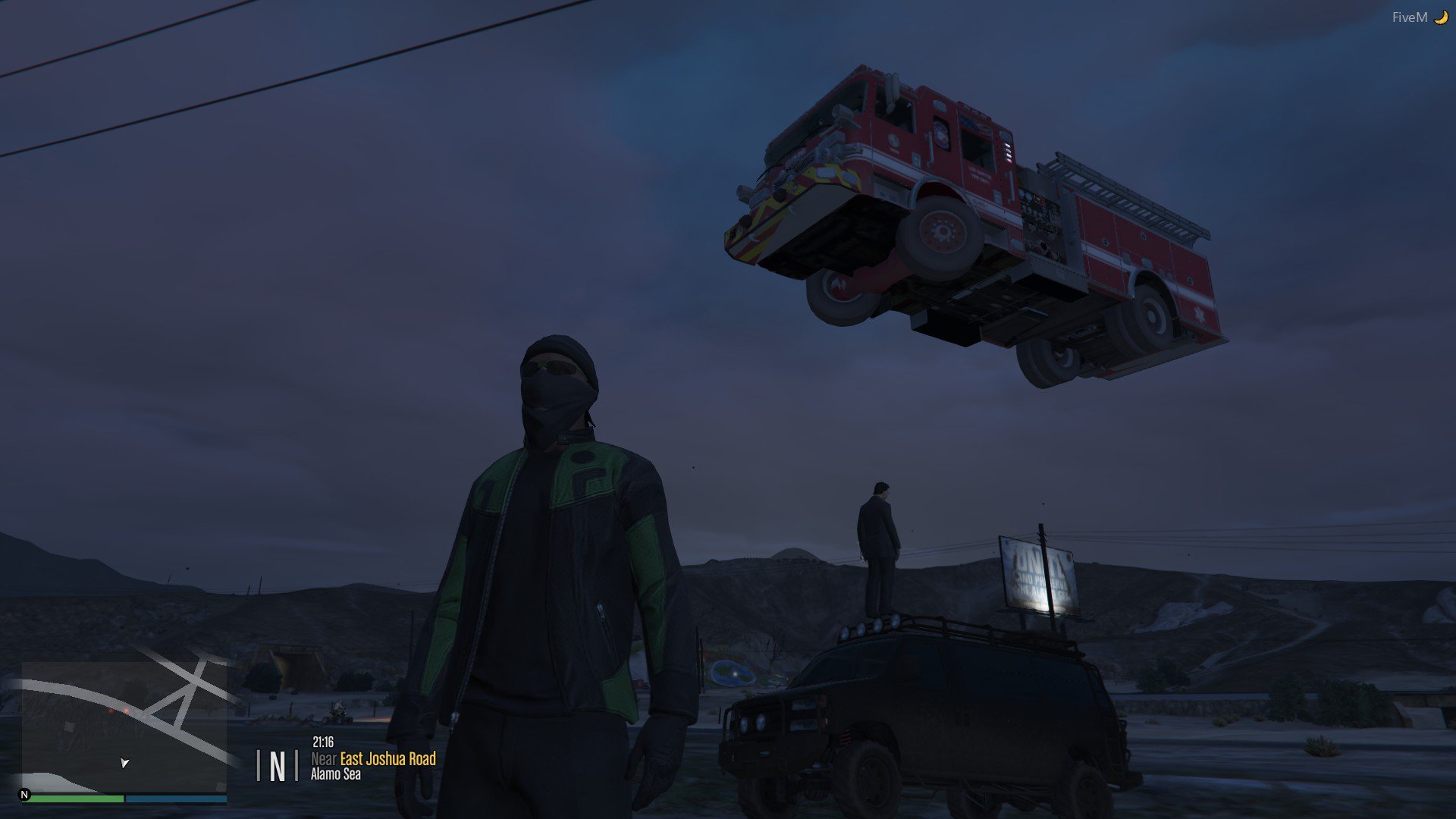Click the minimap in the corner
Screen dimensions: 1456x819
click(x=124, y=726)
